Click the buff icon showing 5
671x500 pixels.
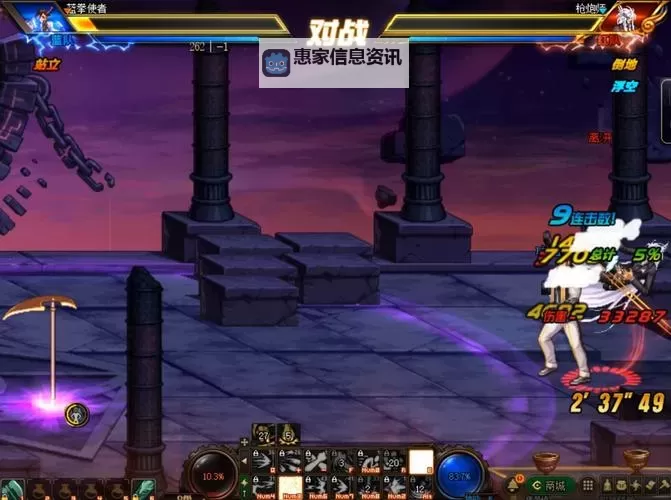click(x=286, y=434)
